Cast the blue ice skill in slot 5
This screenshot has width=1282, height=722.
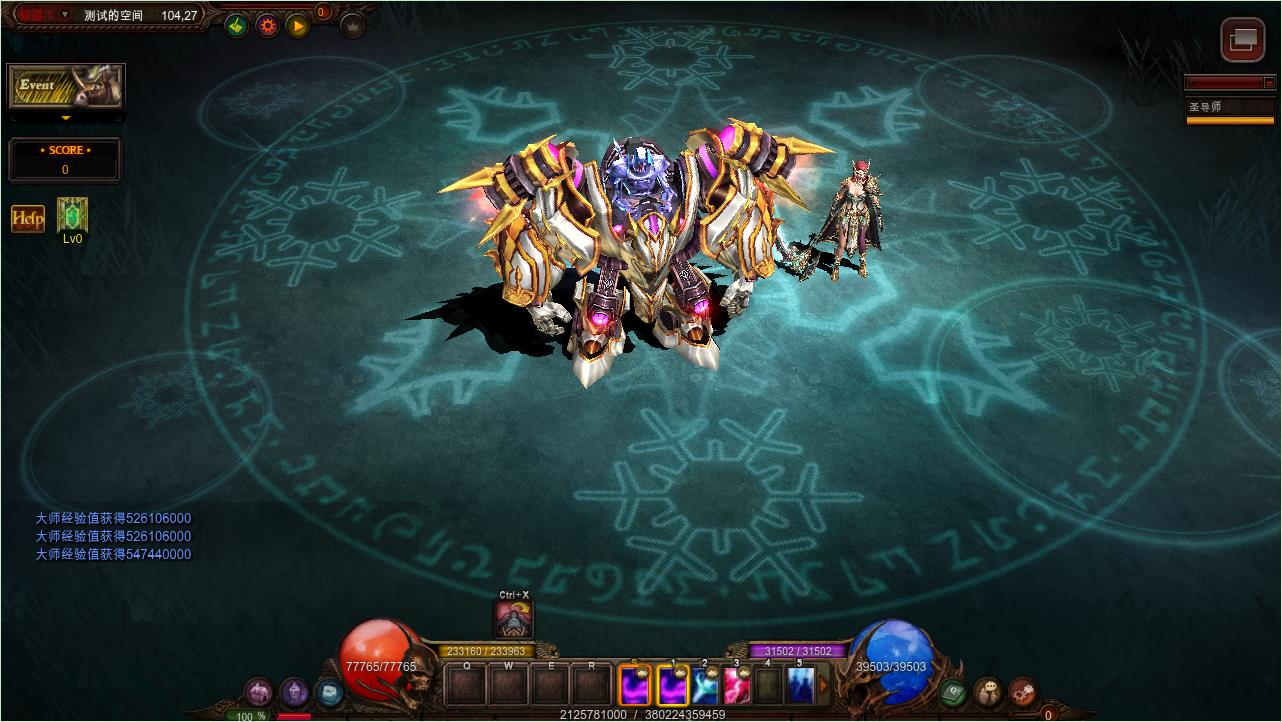[x=799, y=685]
